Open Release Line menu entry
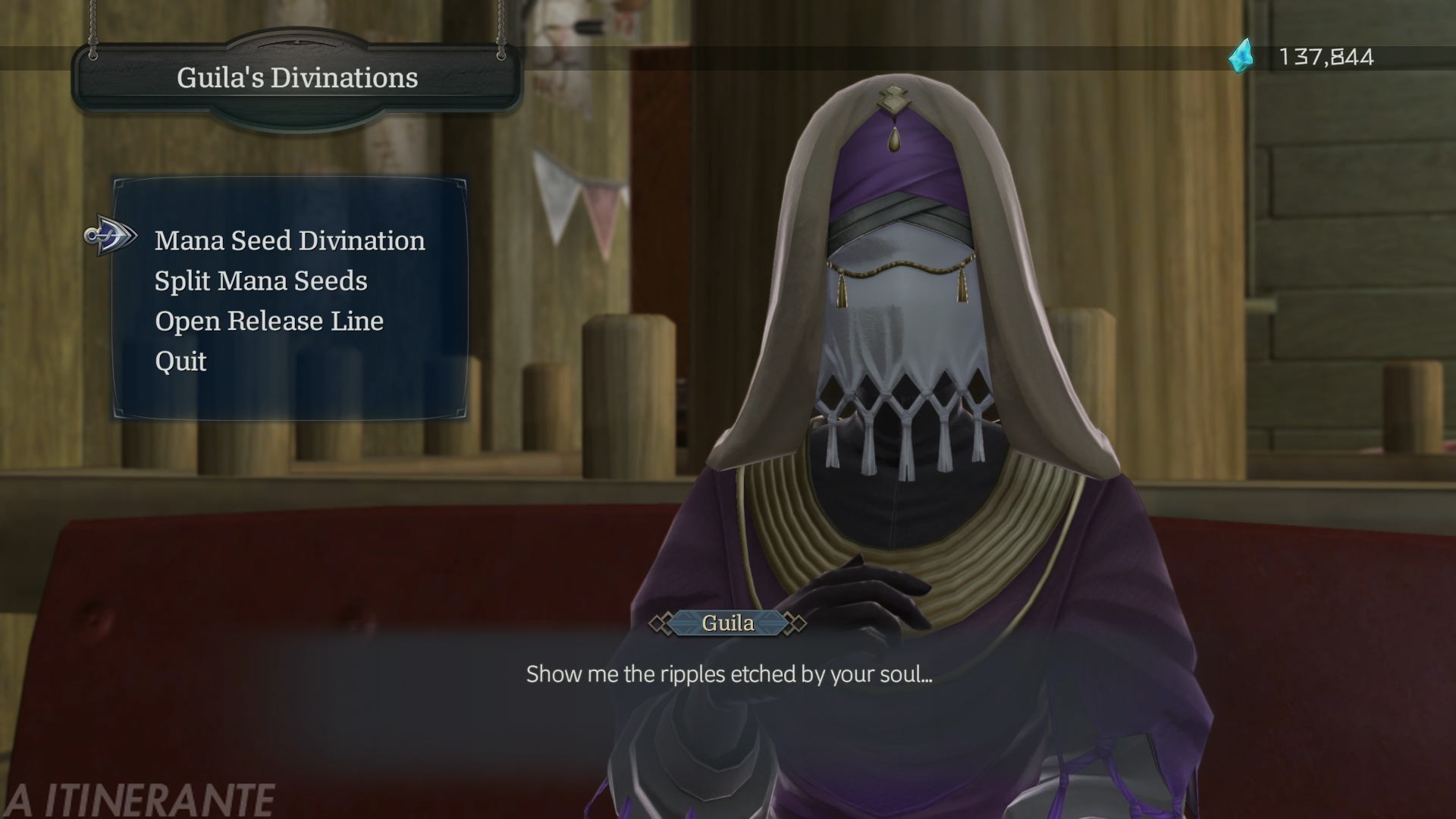Screen dimensions: 1456x819 pos(269,321)
